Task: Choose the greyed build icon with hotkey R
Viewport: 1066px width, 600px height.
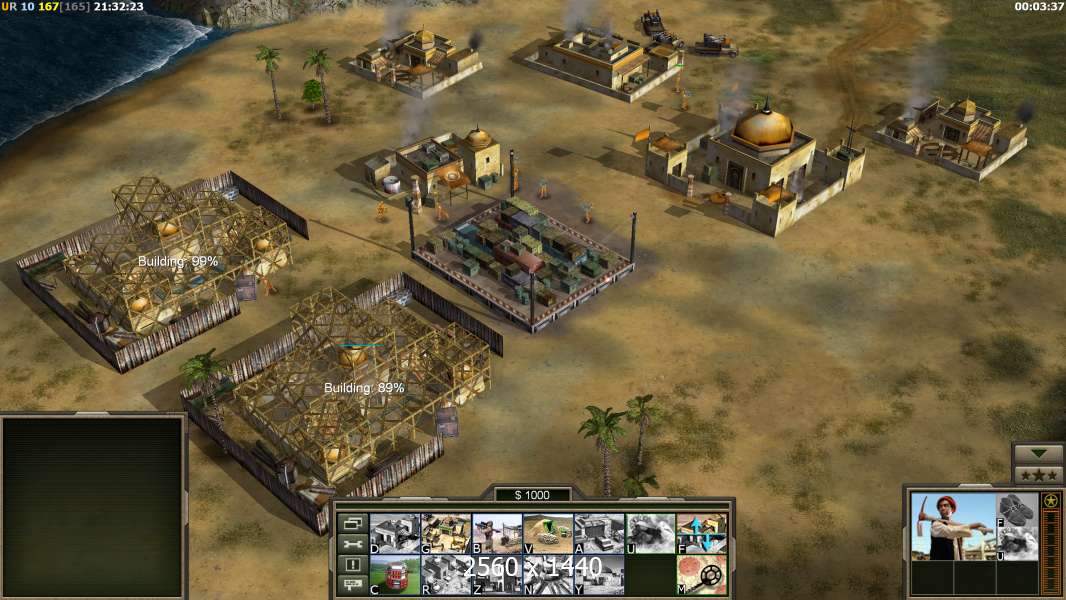Action: tap(446, 575)
